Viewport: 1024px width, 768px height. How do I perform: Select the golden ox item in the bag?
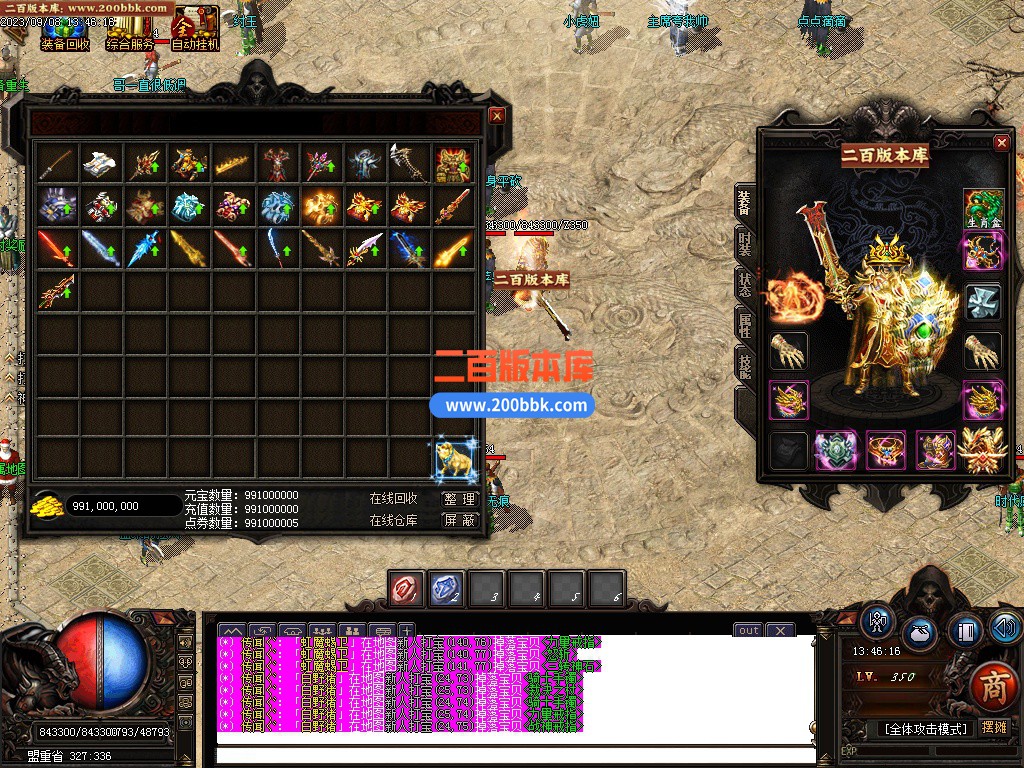pyautogui.click(x=453, y=459)
